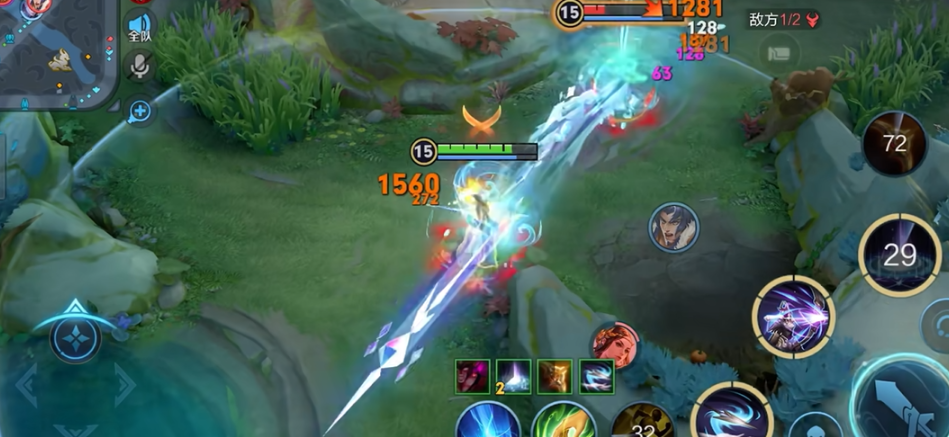Toggle the 全队 team voice speaker
Image resolution: width=949 pixels, height=437 pixels.
click(x=139, y=26)
